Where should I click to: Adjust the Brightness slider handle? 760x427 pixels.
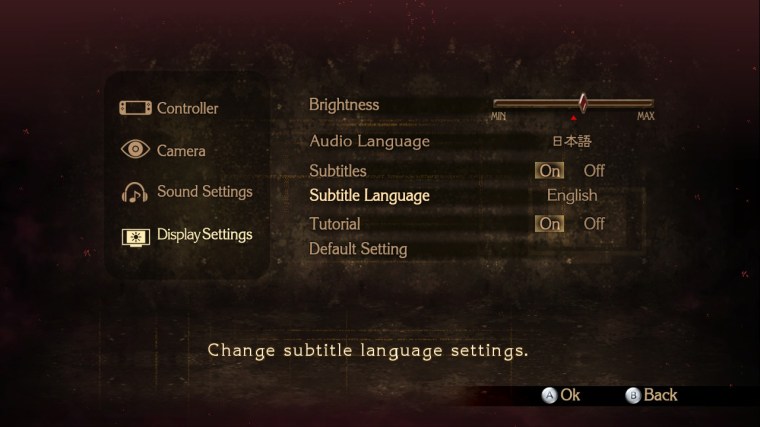coord(582,102)
